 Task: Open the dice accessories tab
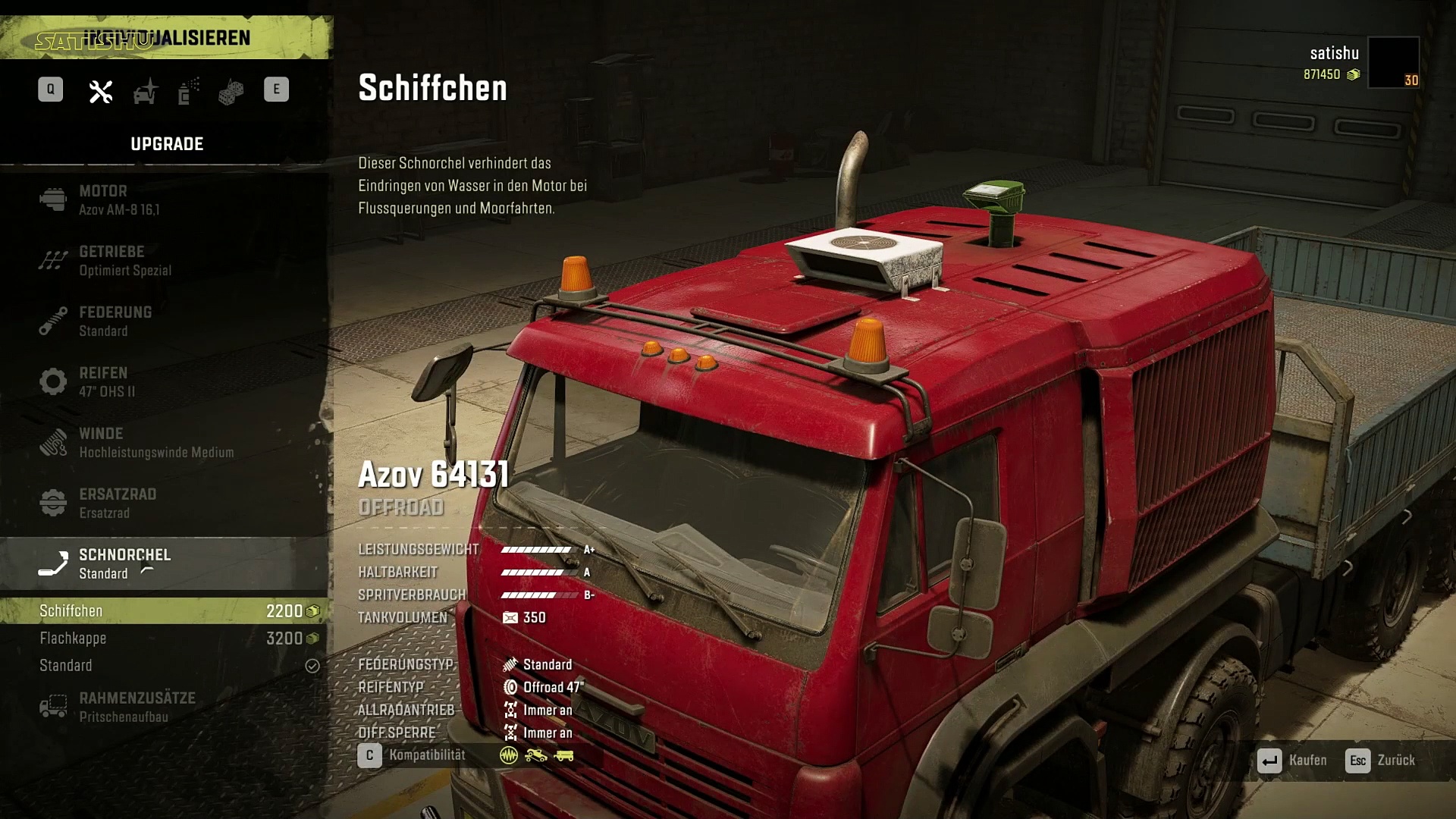[231, 91]
